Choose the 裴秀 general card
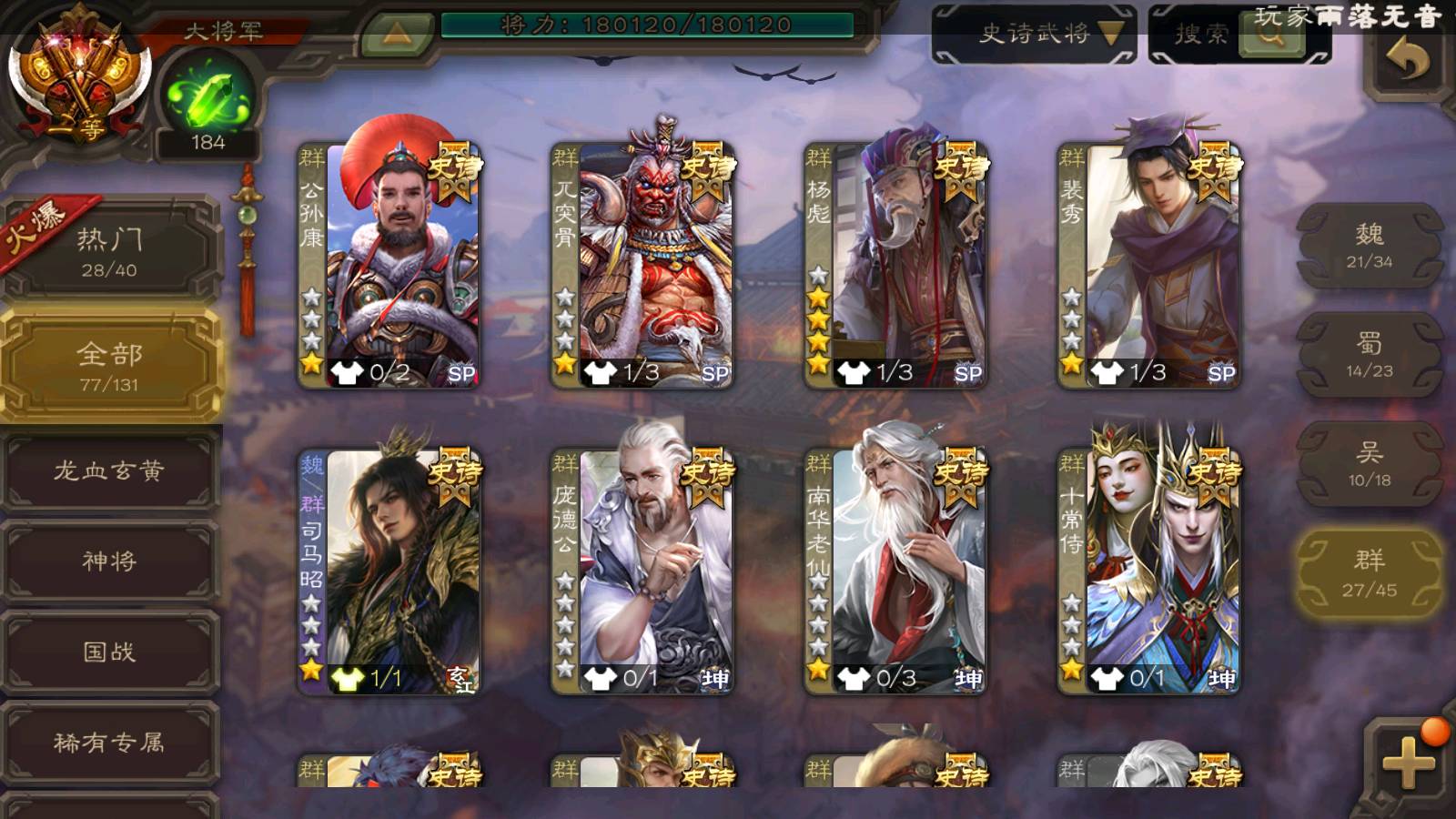This screenshot has width=1456, height=819. (1149, 265)
